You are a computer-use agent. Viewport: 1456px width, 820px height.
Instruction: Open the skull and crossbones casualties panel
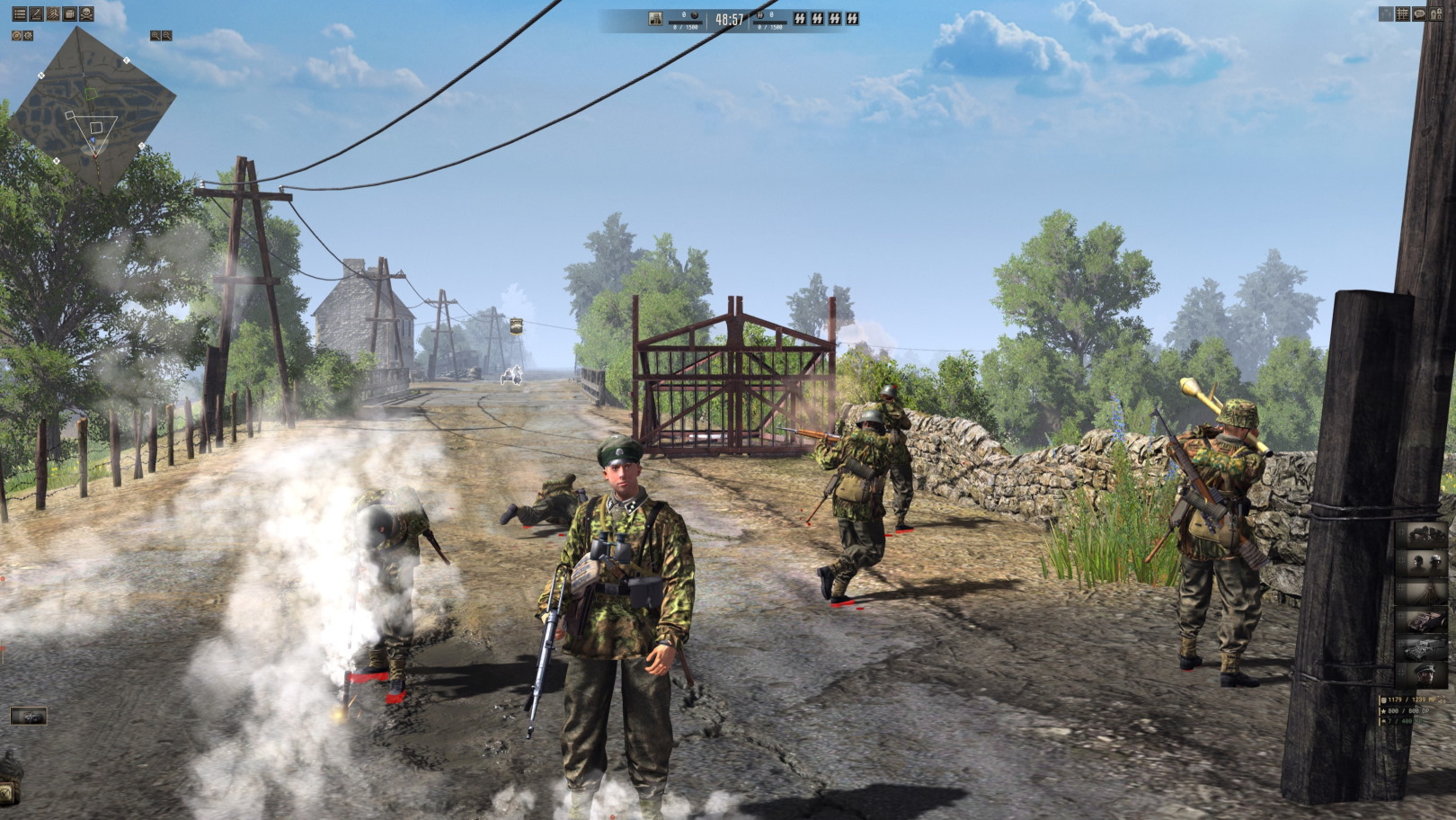click(86, 14)
